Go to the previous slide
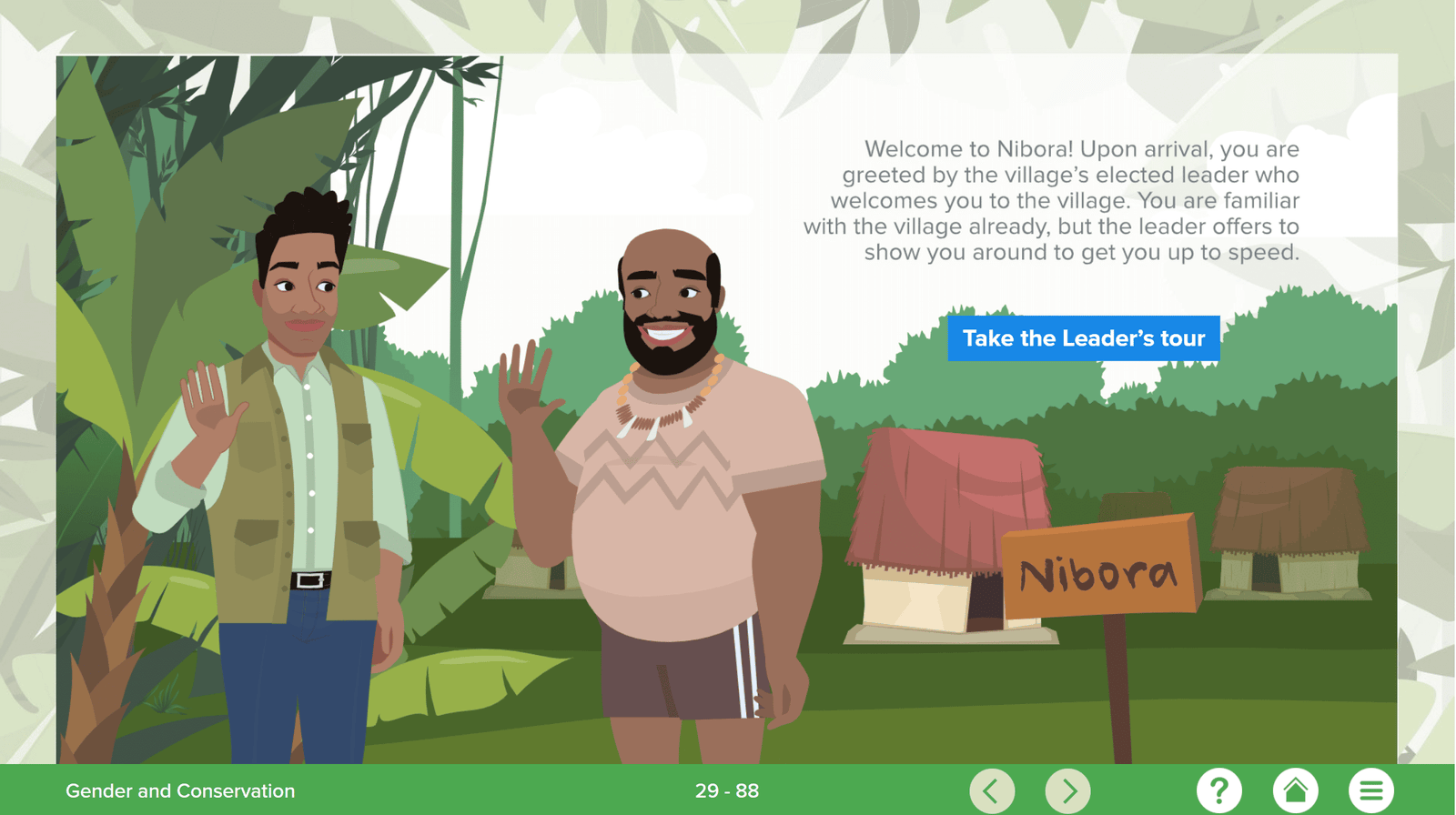This screenshot has width=1456, height=815. [991, 790]
